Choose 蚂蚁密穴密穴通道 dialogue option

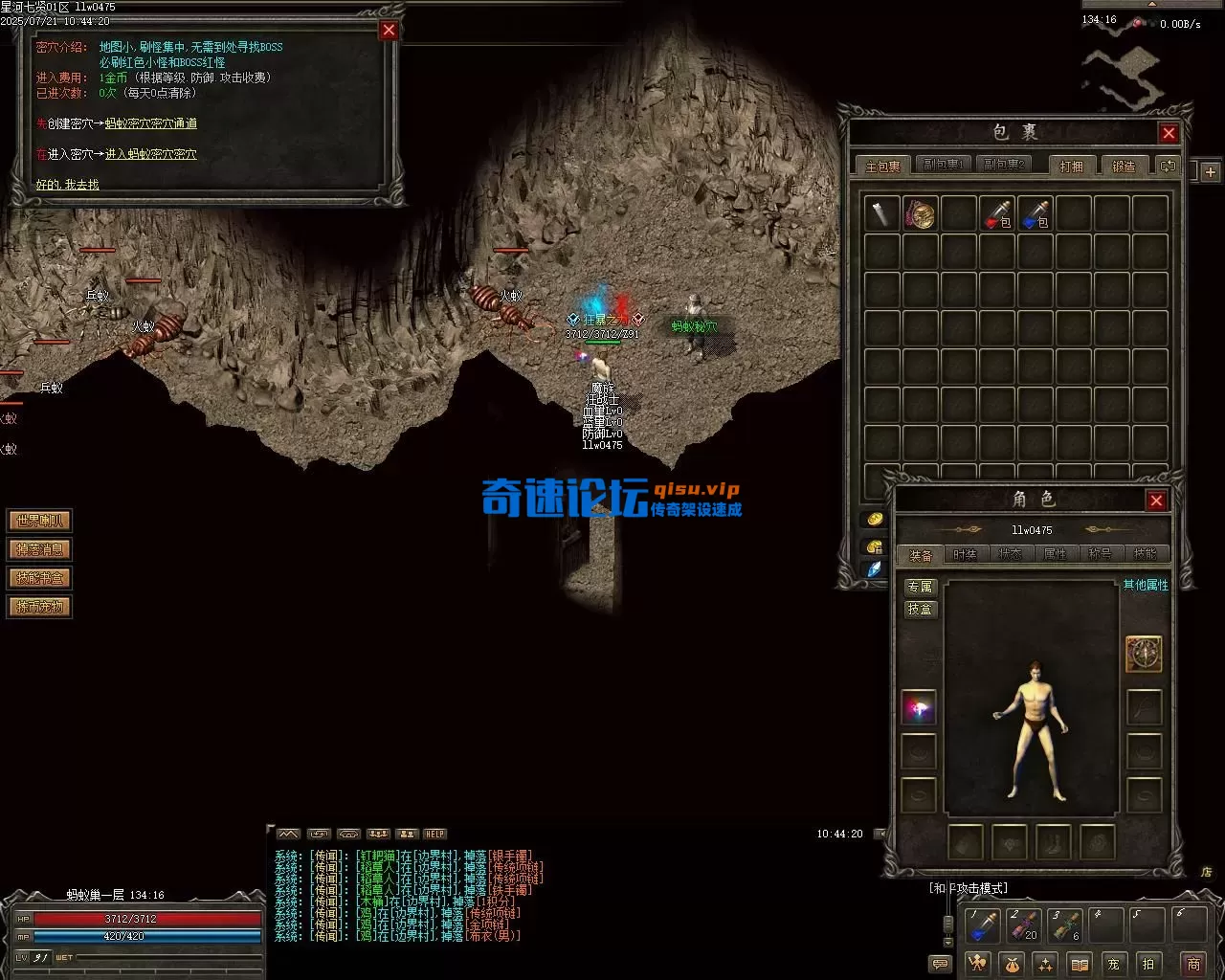(x=151, y=123)
